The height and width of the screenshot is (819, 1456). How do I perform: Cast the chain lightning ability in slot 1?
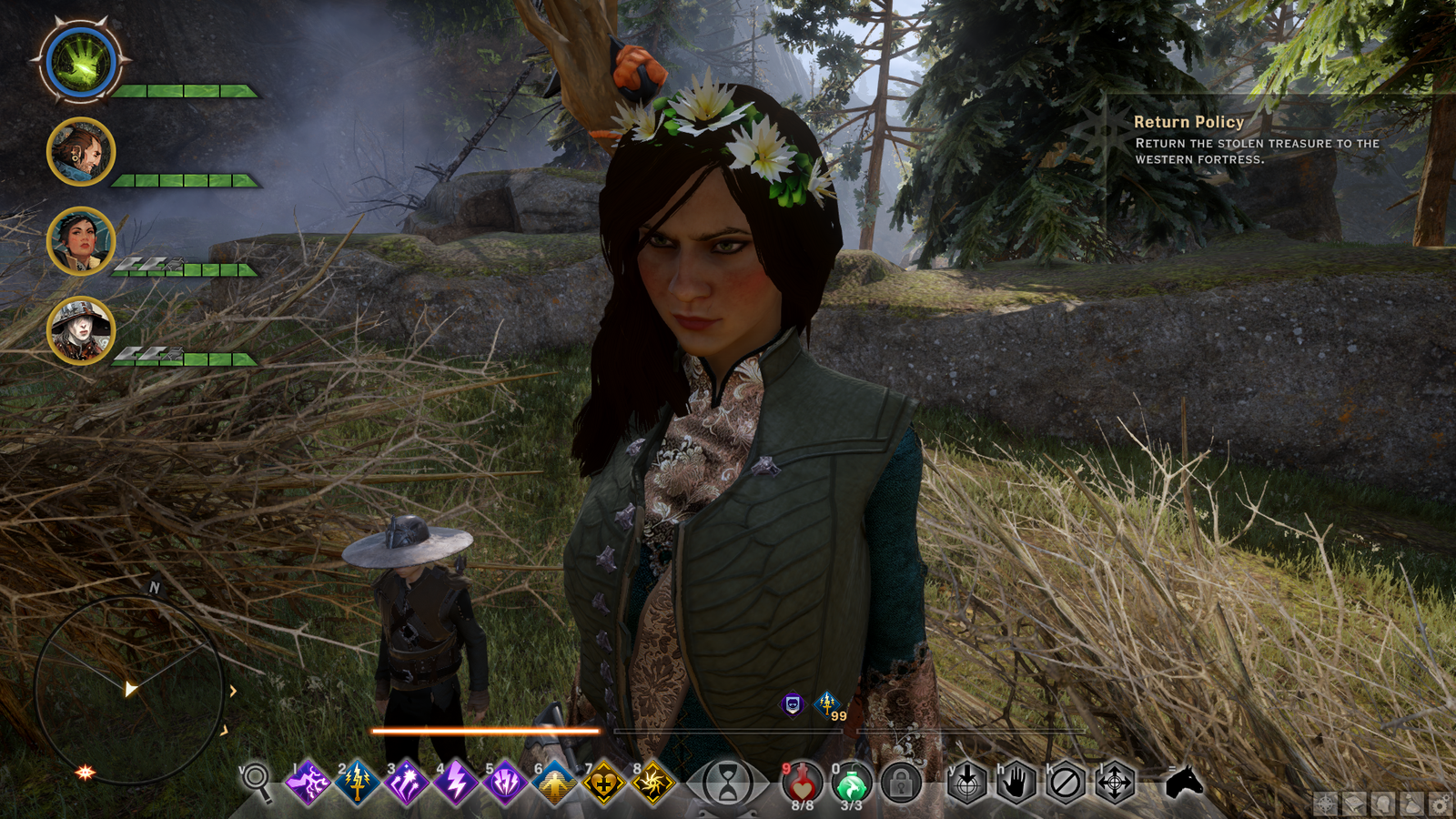[x=308, y=783]
